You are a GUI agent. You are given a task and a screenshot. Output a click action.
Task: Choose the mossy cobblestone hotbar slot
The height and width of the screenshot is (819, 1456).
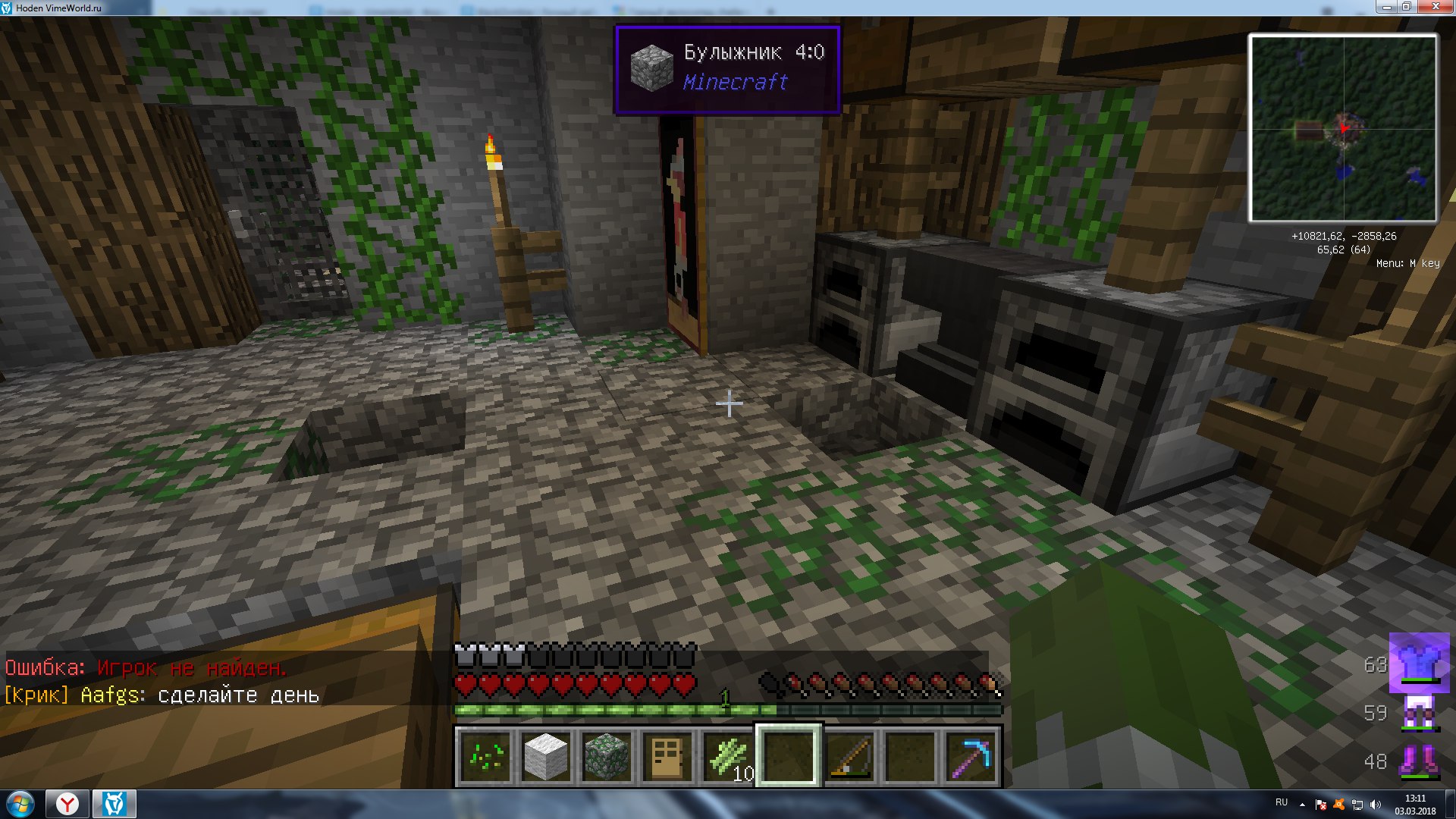pyautogui.click(x=607, y=756)
